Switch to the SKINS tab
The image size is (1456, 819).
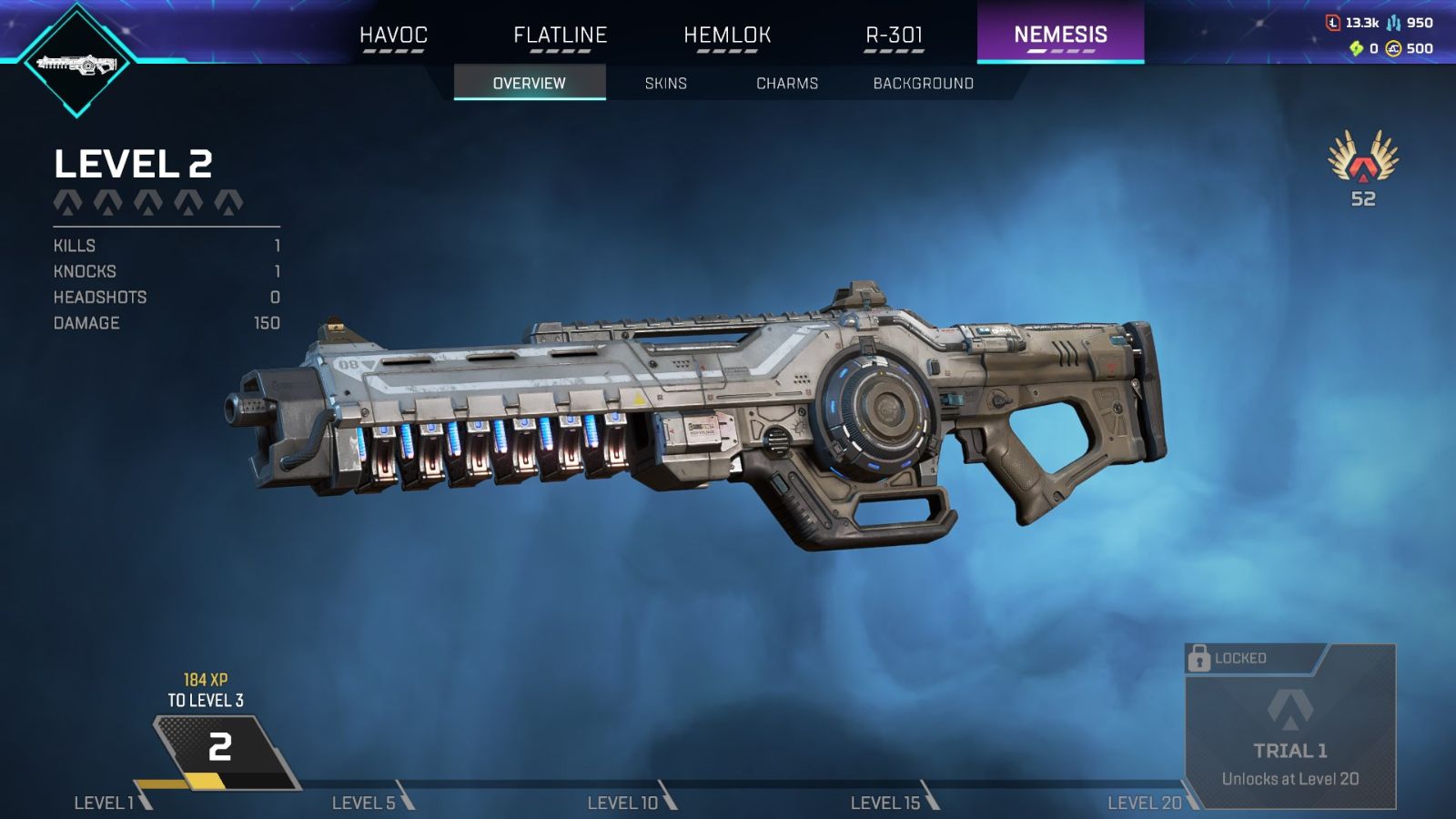click(x=665, y=83)
